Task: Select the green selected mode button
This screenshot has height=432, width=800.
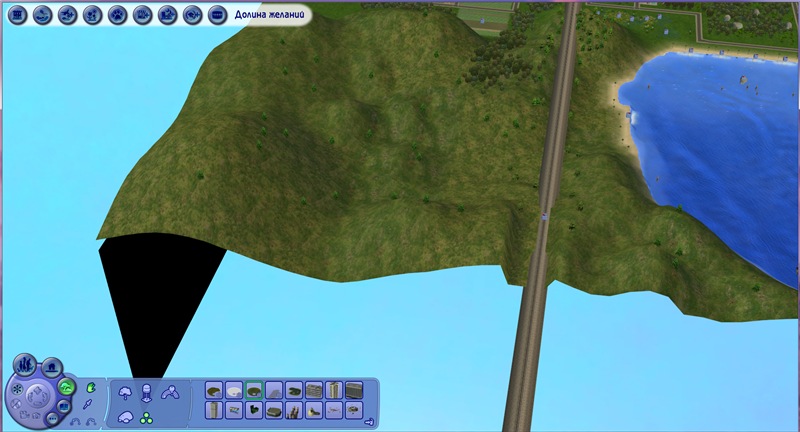Action: point(67,387)
